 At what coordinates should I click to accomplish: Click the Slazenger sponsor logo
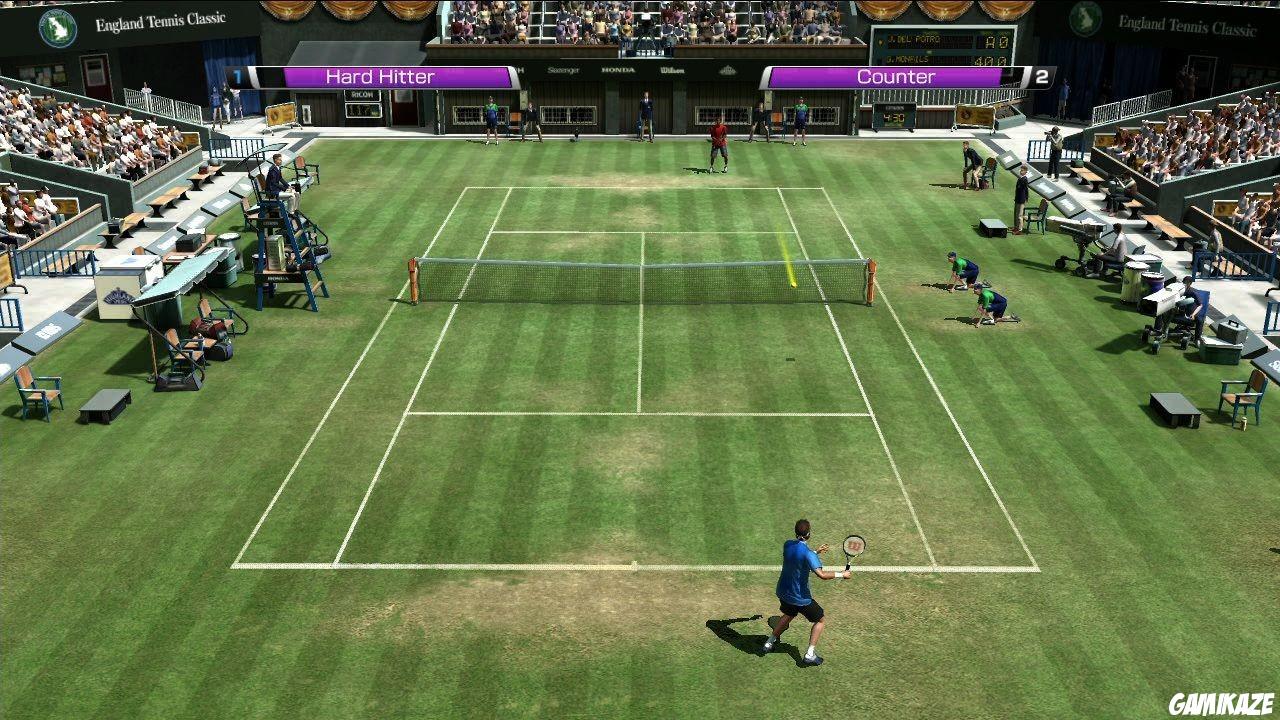(x=562, y=70)
